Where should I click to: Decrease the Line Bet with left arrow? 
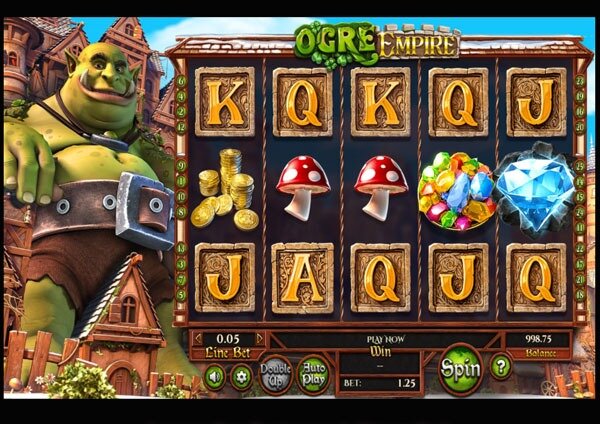[x=196, y=339]
